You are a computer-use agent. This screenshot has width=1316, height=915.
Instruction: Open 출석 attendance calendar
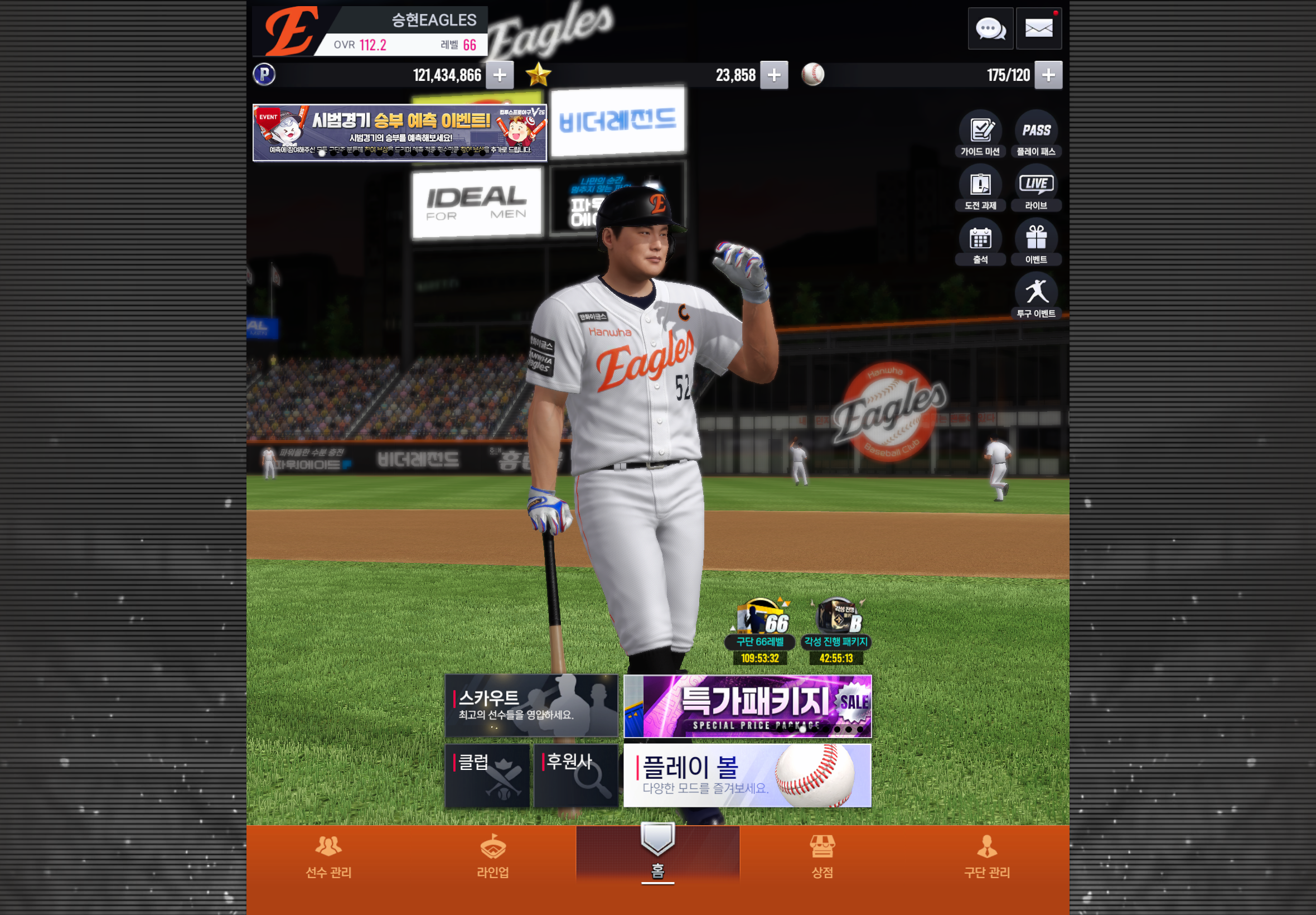980,243
